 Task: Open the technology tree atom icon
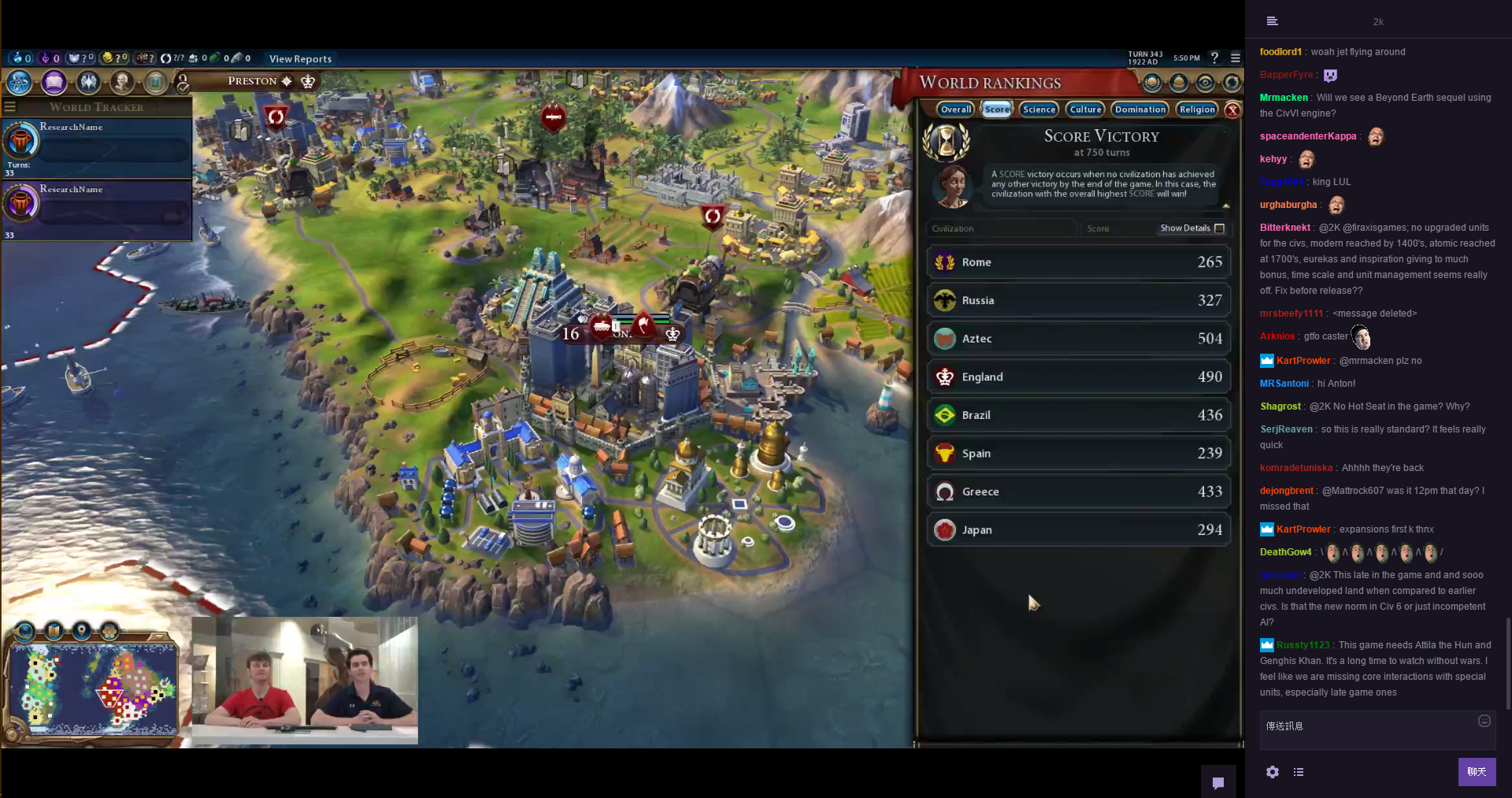click(19, 82)
